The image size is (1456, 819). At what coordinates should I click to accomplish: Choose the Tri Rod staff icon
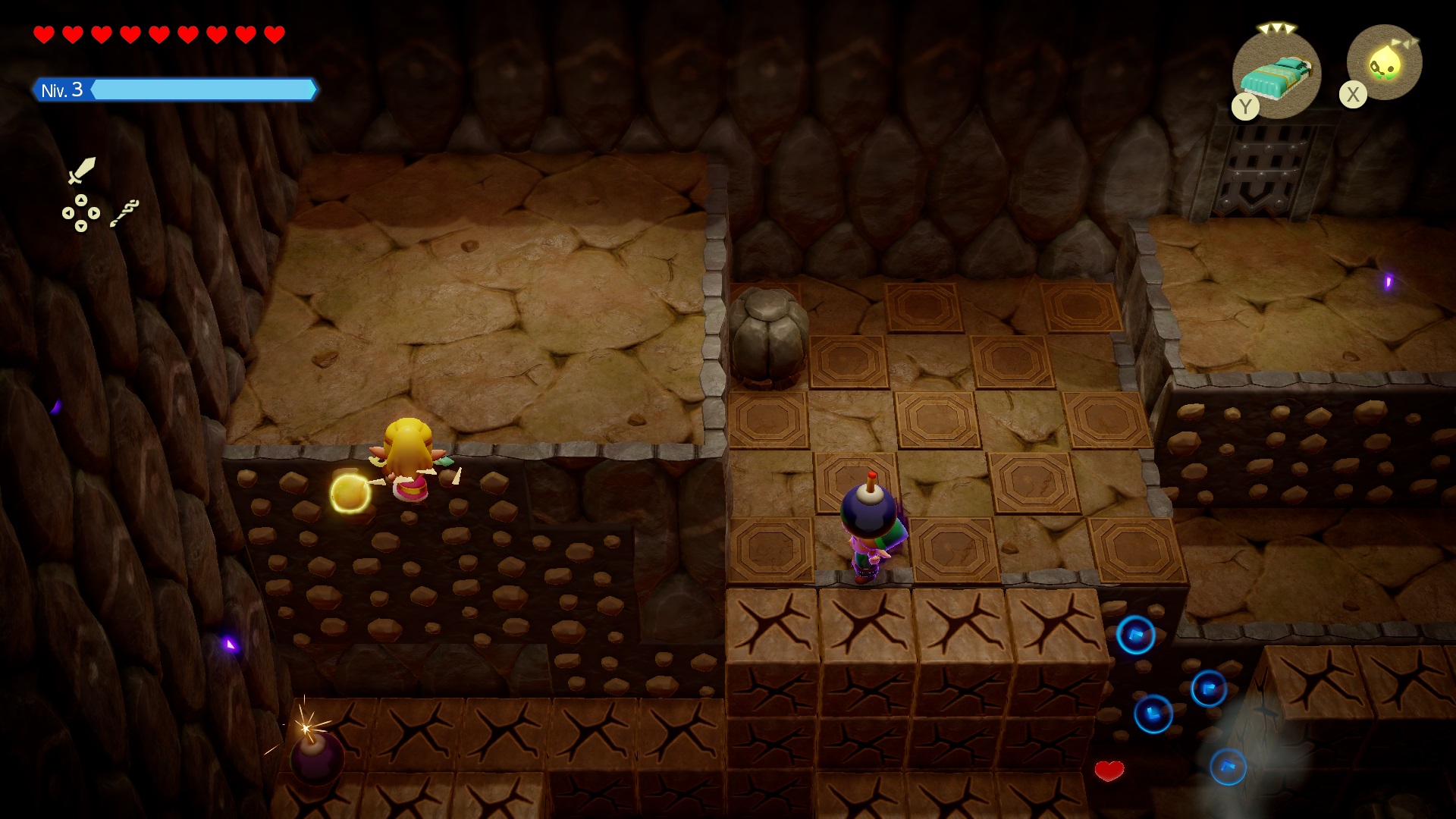point(125,213)
